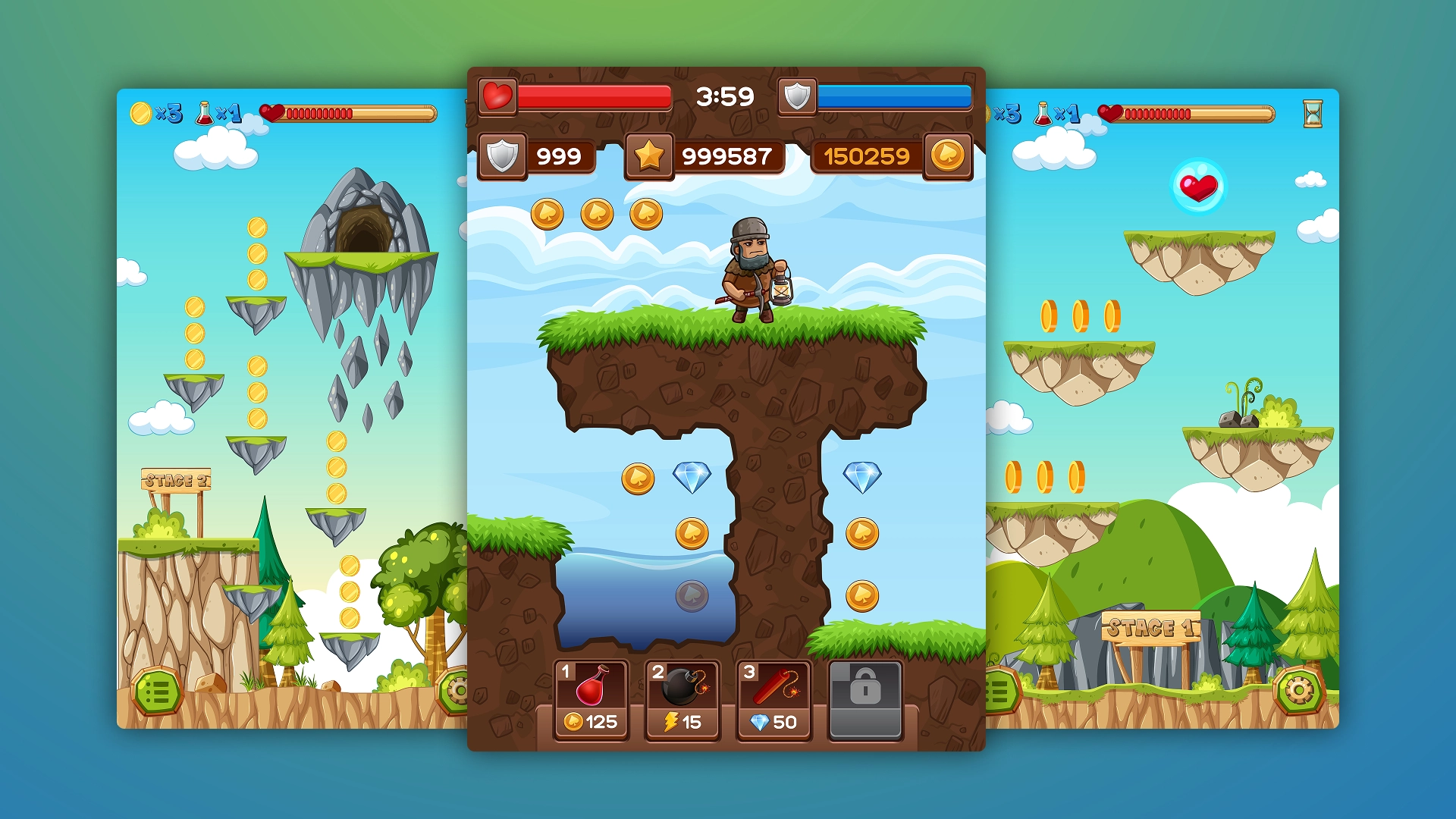Click the heart icon beside the health bar
The image size is (1456, 819).
pyautogui.click(x=496, y=97)
